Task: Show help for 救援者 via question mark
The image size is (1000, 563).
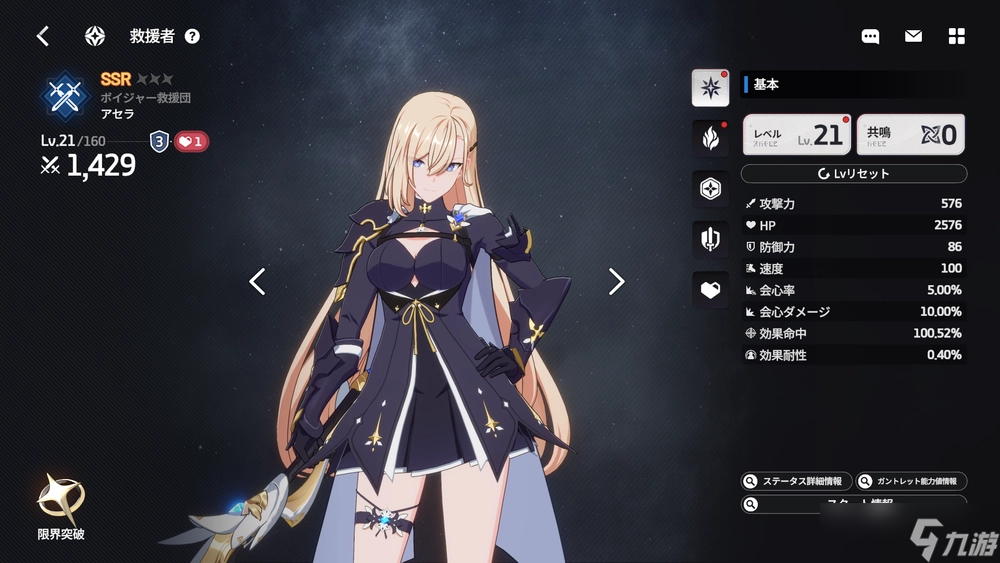Action: tap(192, 36)
